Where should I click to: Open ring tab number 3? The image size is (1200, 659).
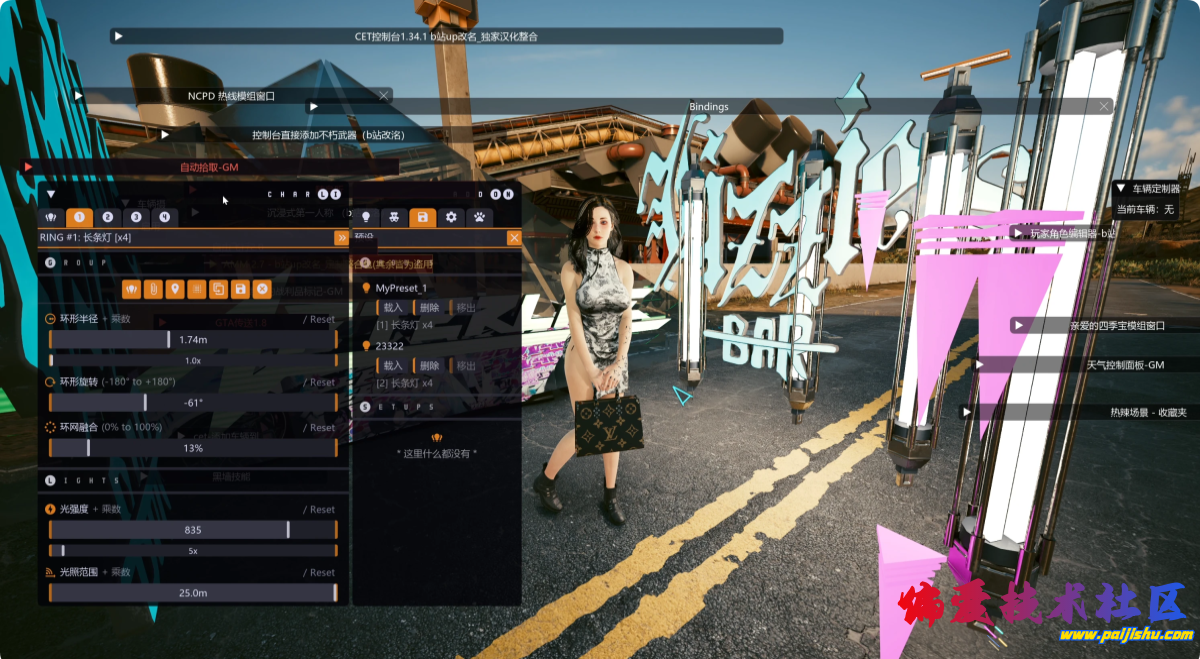pos(136,217)
